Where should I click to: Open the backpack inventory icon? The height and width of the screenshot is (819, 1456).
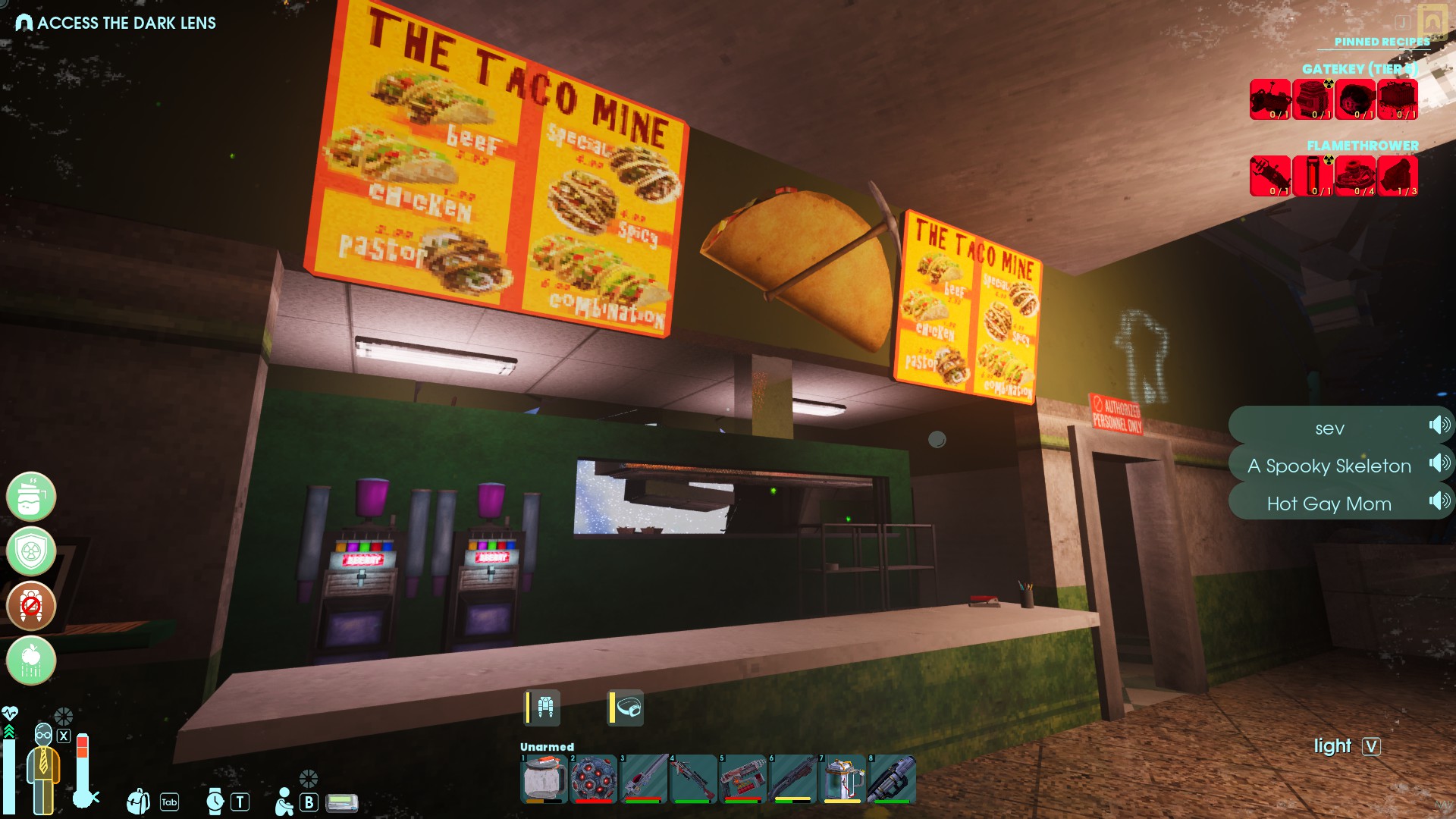pos(138,801)
